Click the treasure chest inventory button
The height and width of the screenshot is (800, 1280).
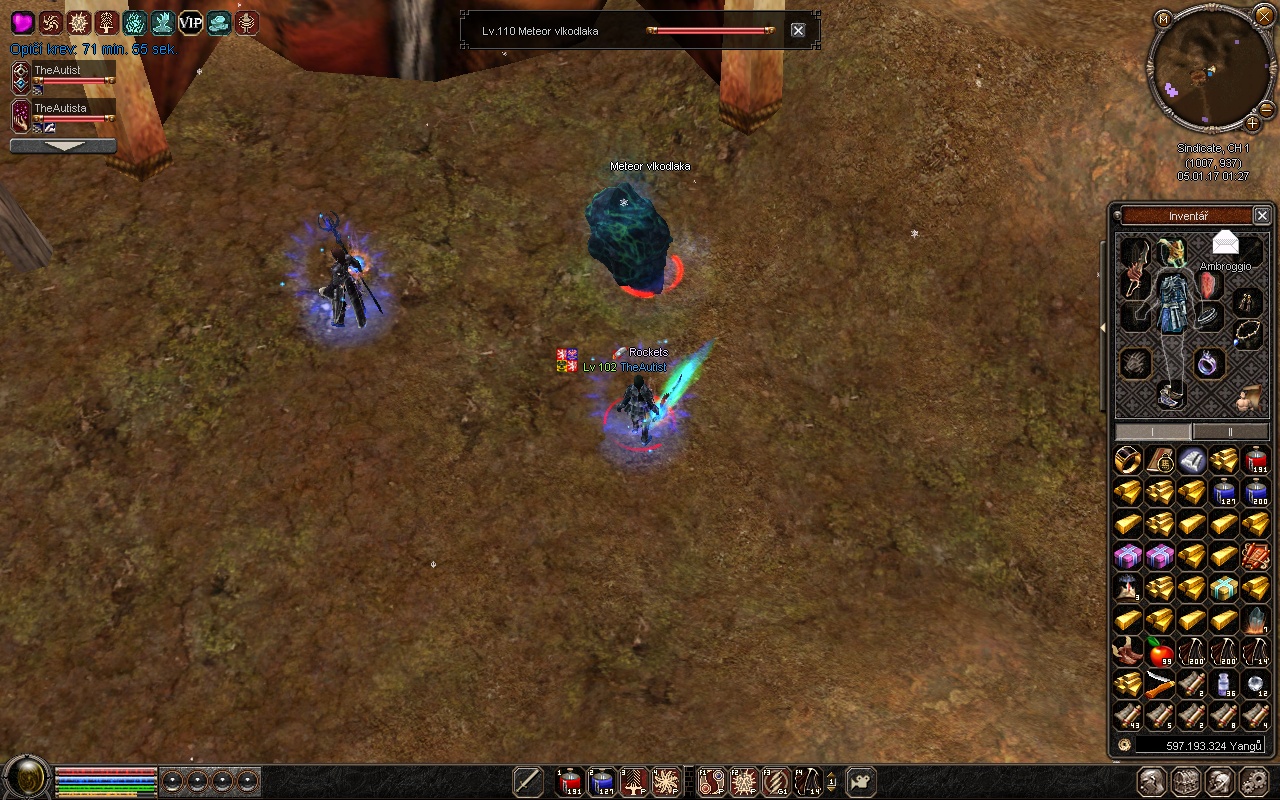(x=1185, y=781)
